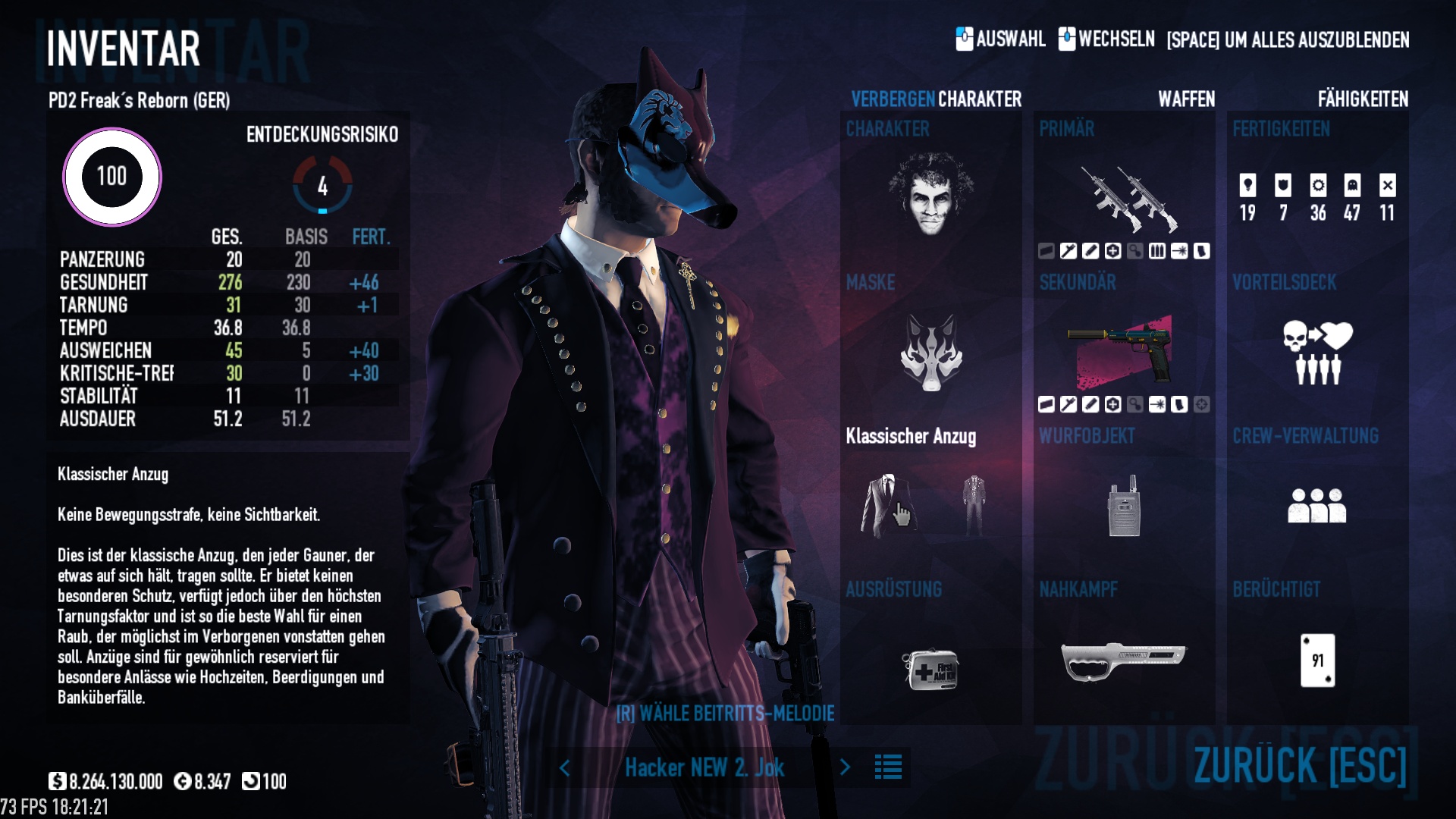Open the throwable radio device slot
Image resolution: width=1456 pixels, height=819 pixels.
(1123, 507)
